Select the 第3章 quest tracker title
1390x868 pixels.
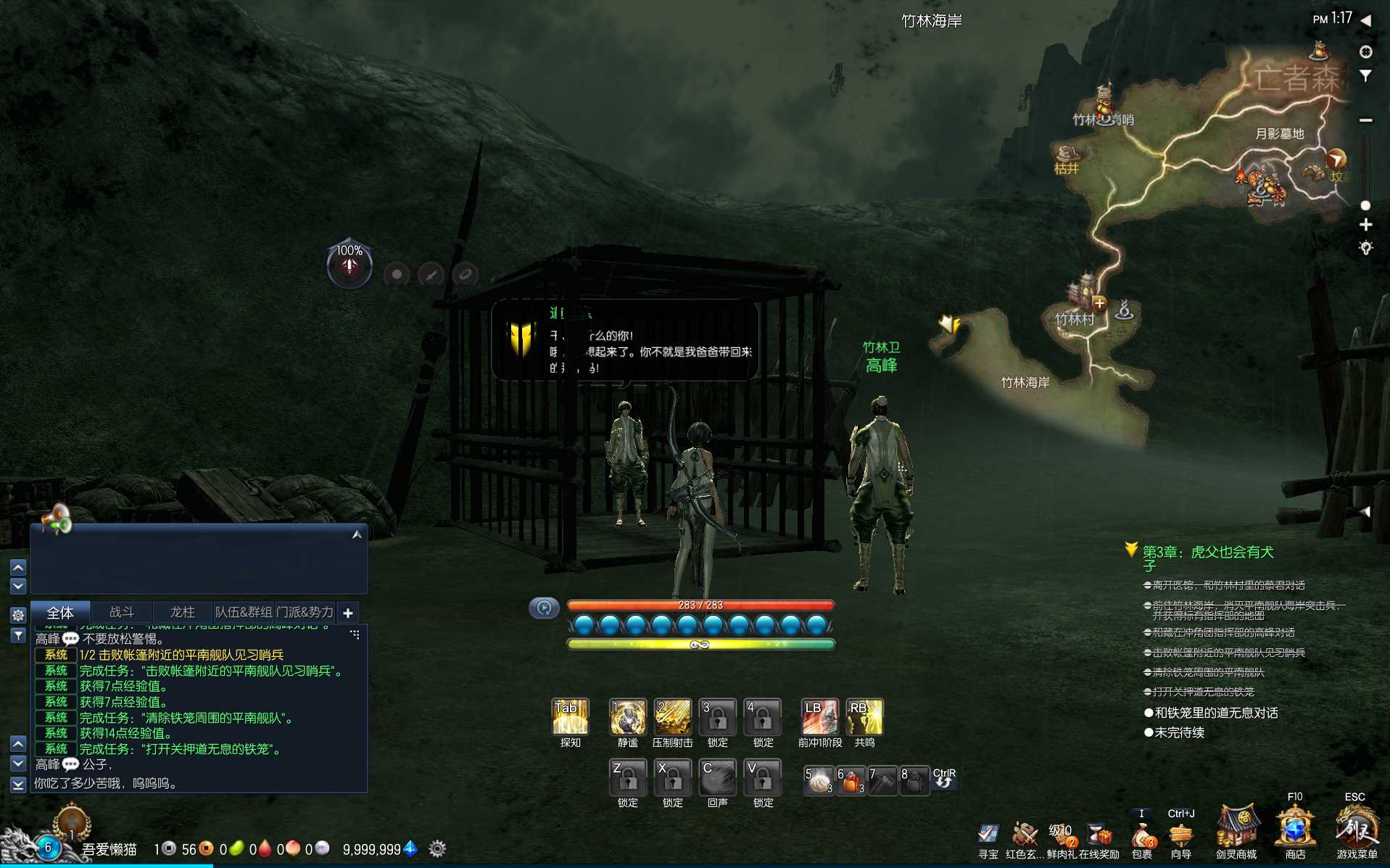(x=1208, y=553)
